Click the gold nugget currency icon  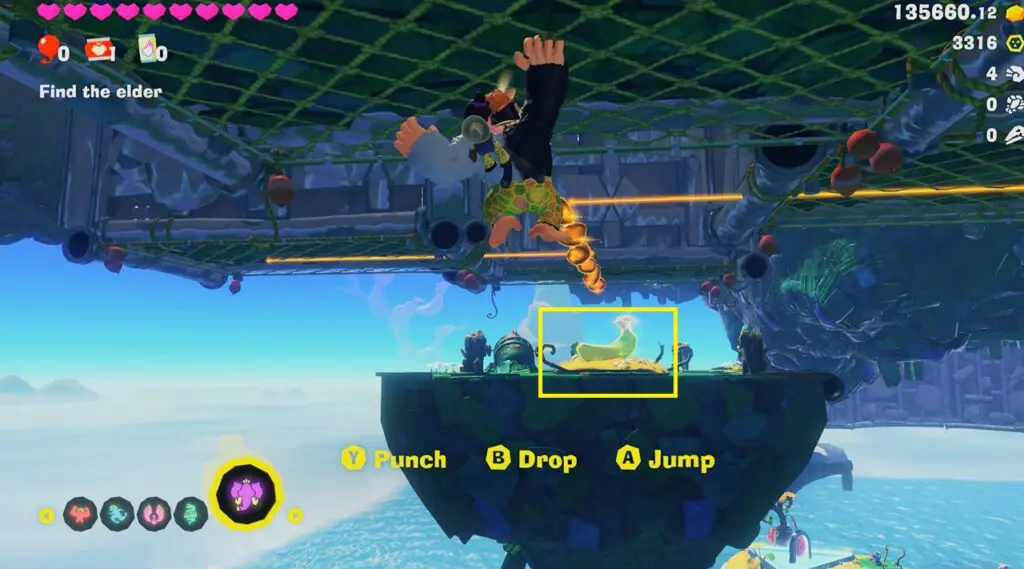[x=1012, y=12]
